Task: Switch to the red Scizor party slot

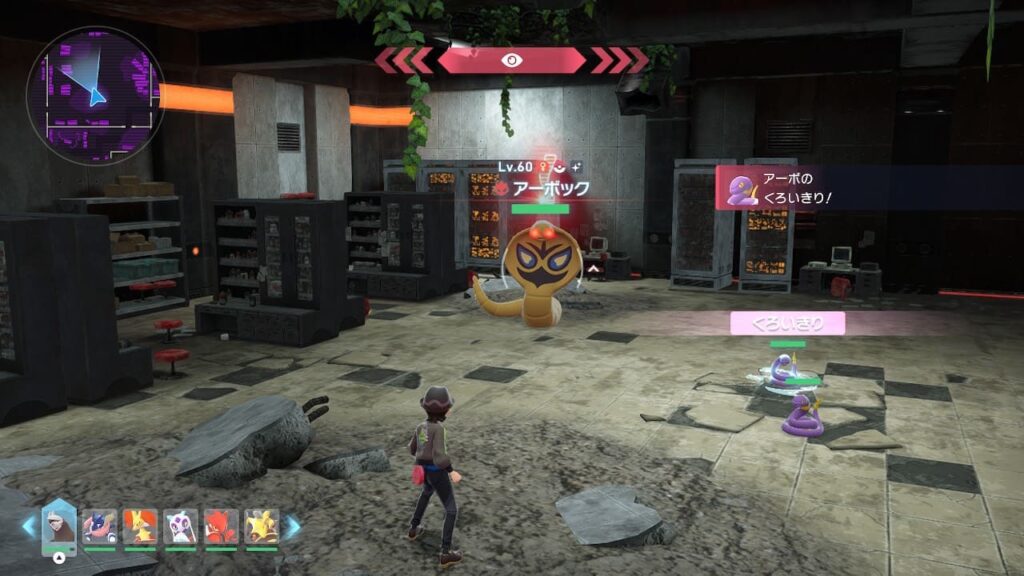Action: pos(221,526)
